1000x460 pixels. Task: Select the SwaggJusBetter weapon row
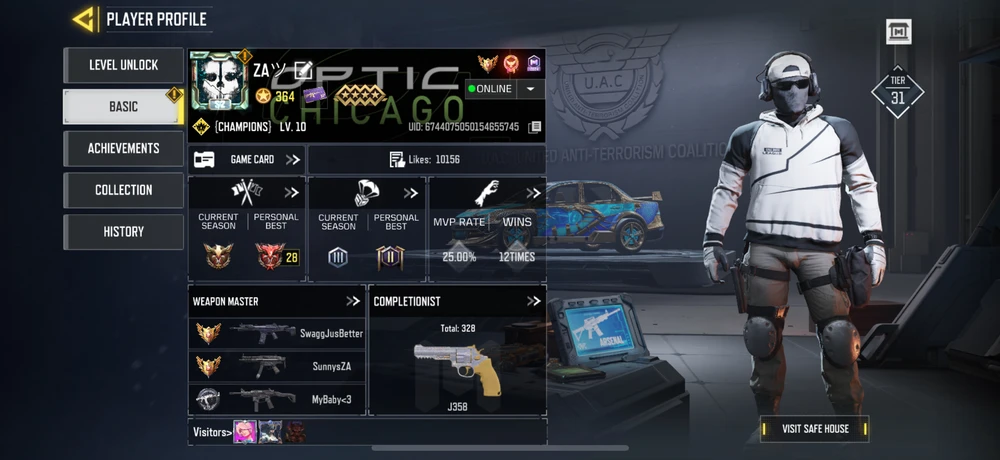click(x=277, y=333)
